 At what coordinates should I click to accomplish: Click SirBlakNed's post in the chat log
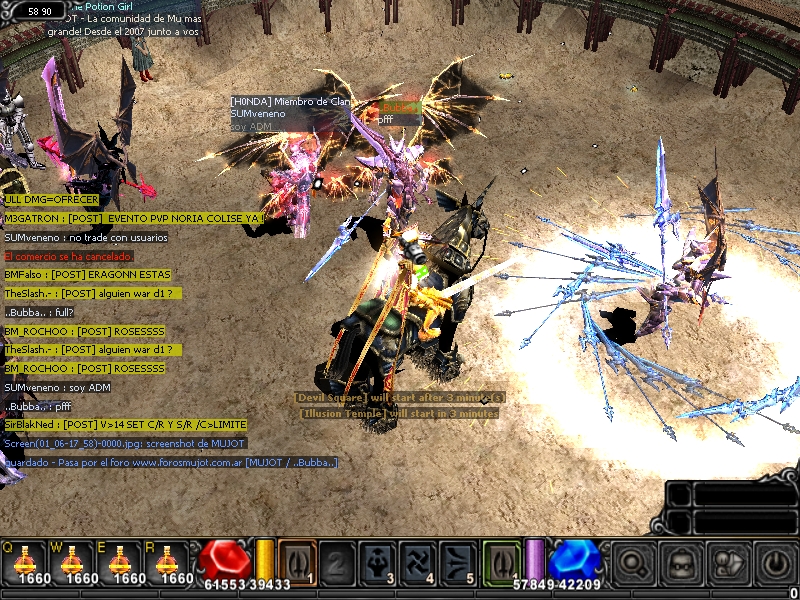click(124, 424)
